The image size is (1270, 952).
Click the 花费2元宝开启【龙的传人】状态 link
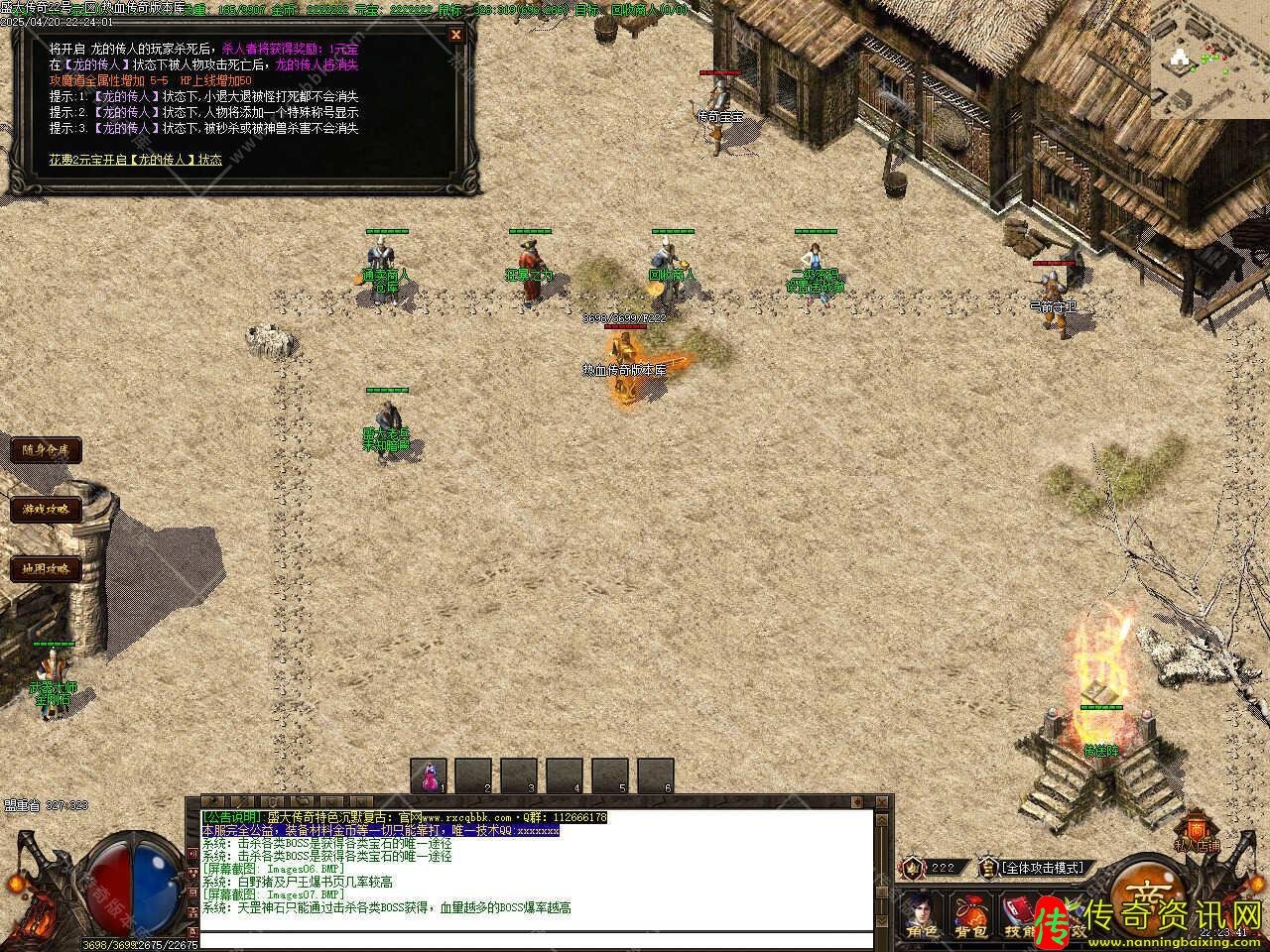click(x=136, y=159)
